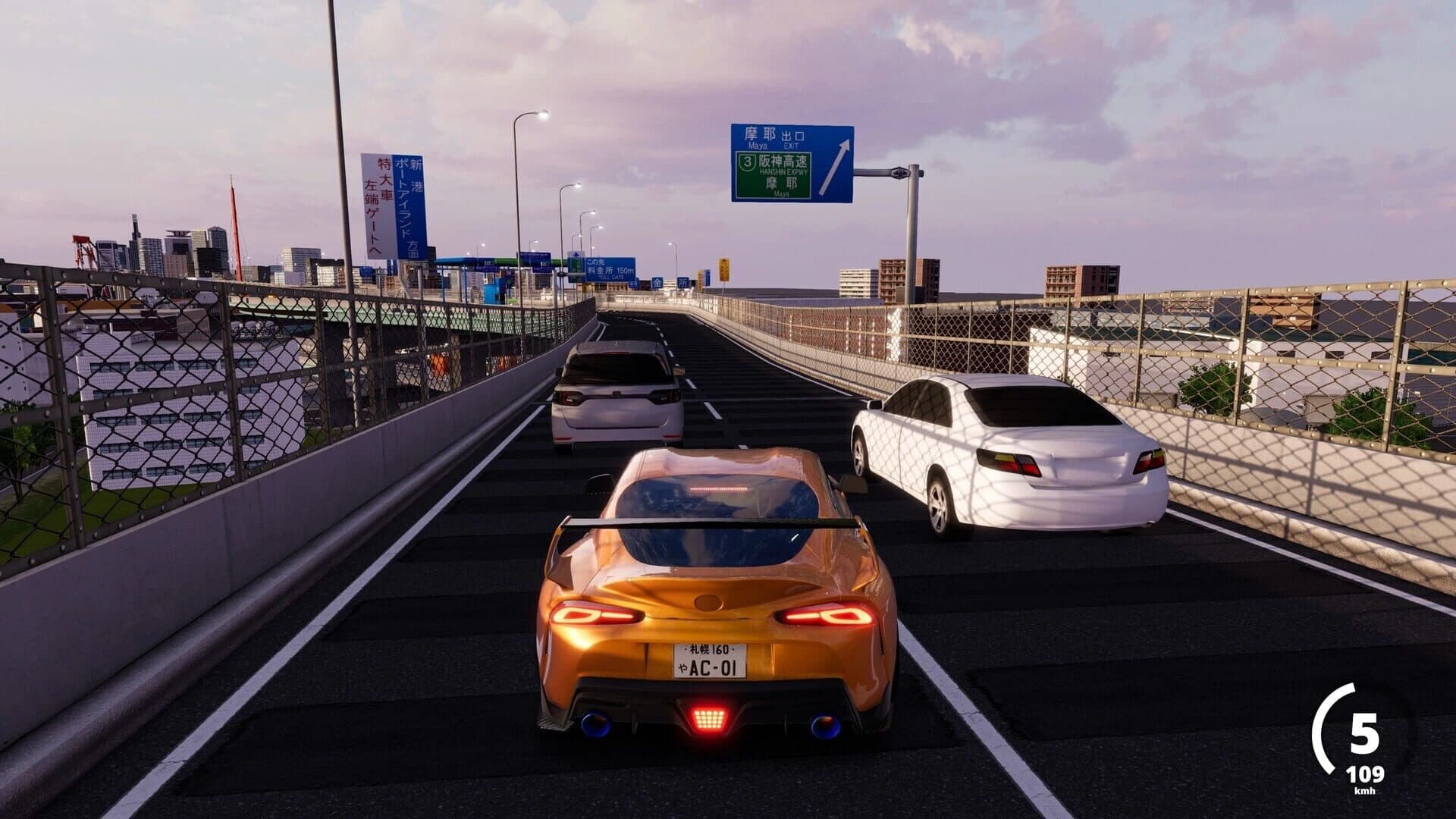Expand the blue Maya EXIT sign
Viewport: 1456px width, 819px height.
(792, 163)
